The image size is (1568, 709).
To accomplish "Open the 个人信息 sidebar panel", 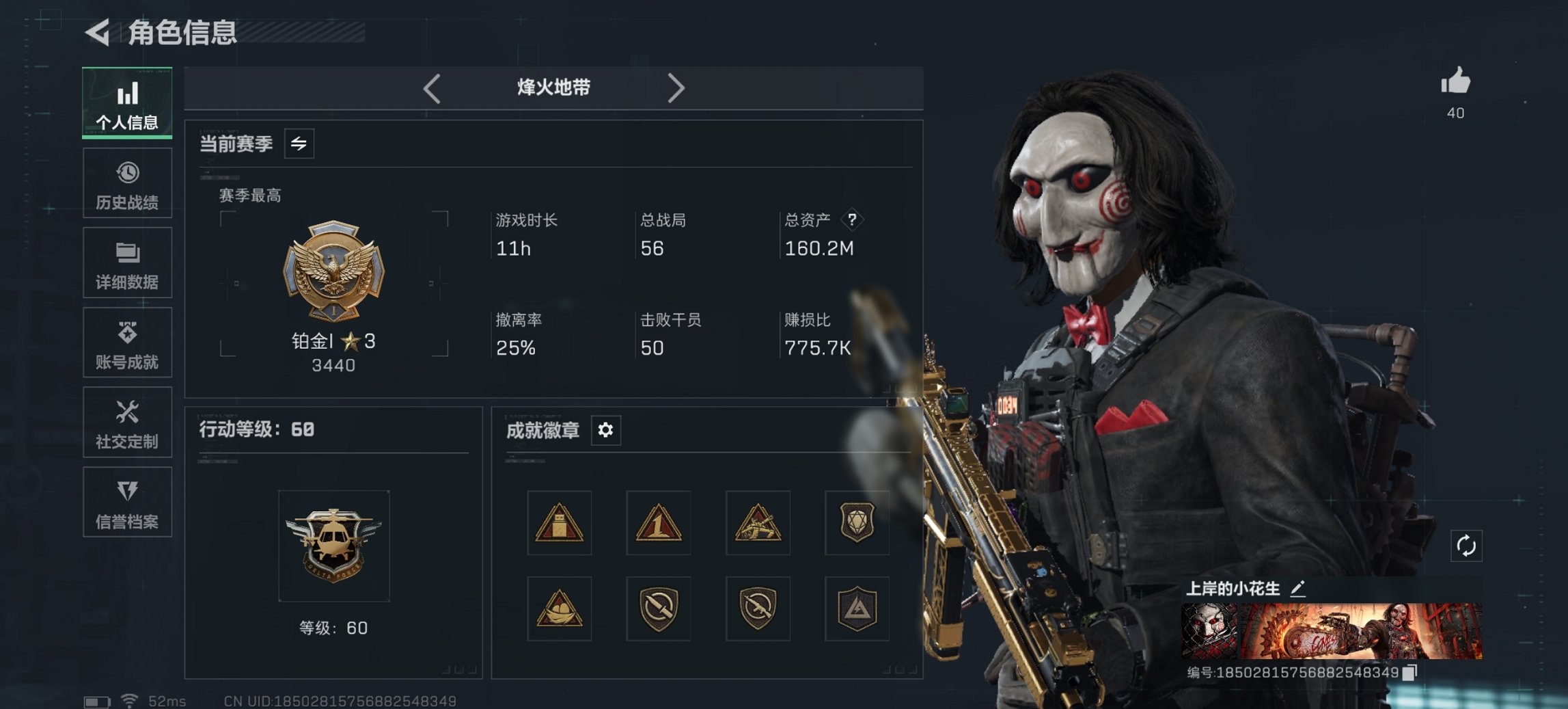I will pos(127,101).
